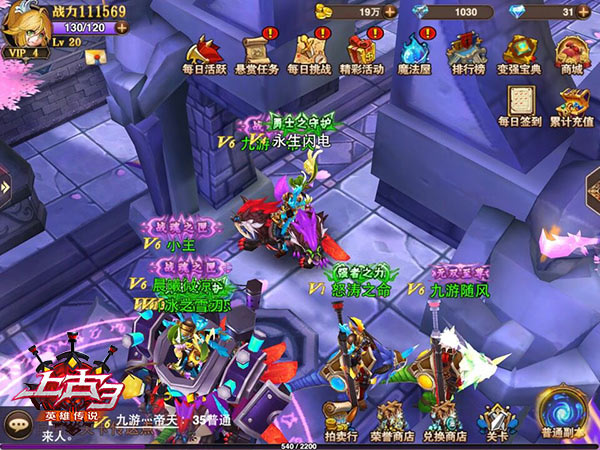The width and height of the screenshot is (600, 450).
Task: Open the 商城 shop
Action: tap(571, 53)
